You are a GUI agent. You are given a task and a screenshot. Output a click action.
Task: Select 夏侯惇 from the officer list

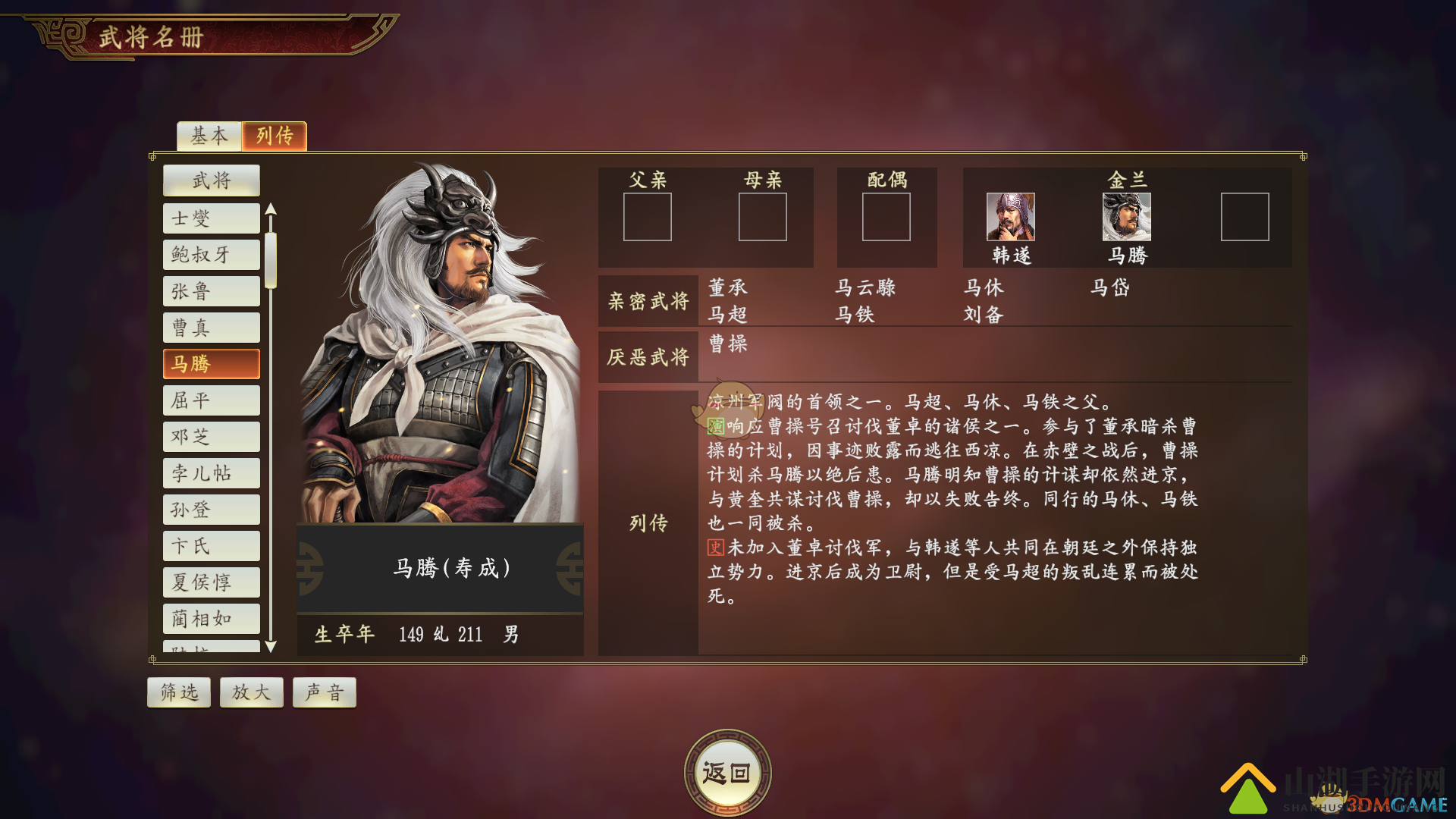pyautogui.click(x=211, y=582)
